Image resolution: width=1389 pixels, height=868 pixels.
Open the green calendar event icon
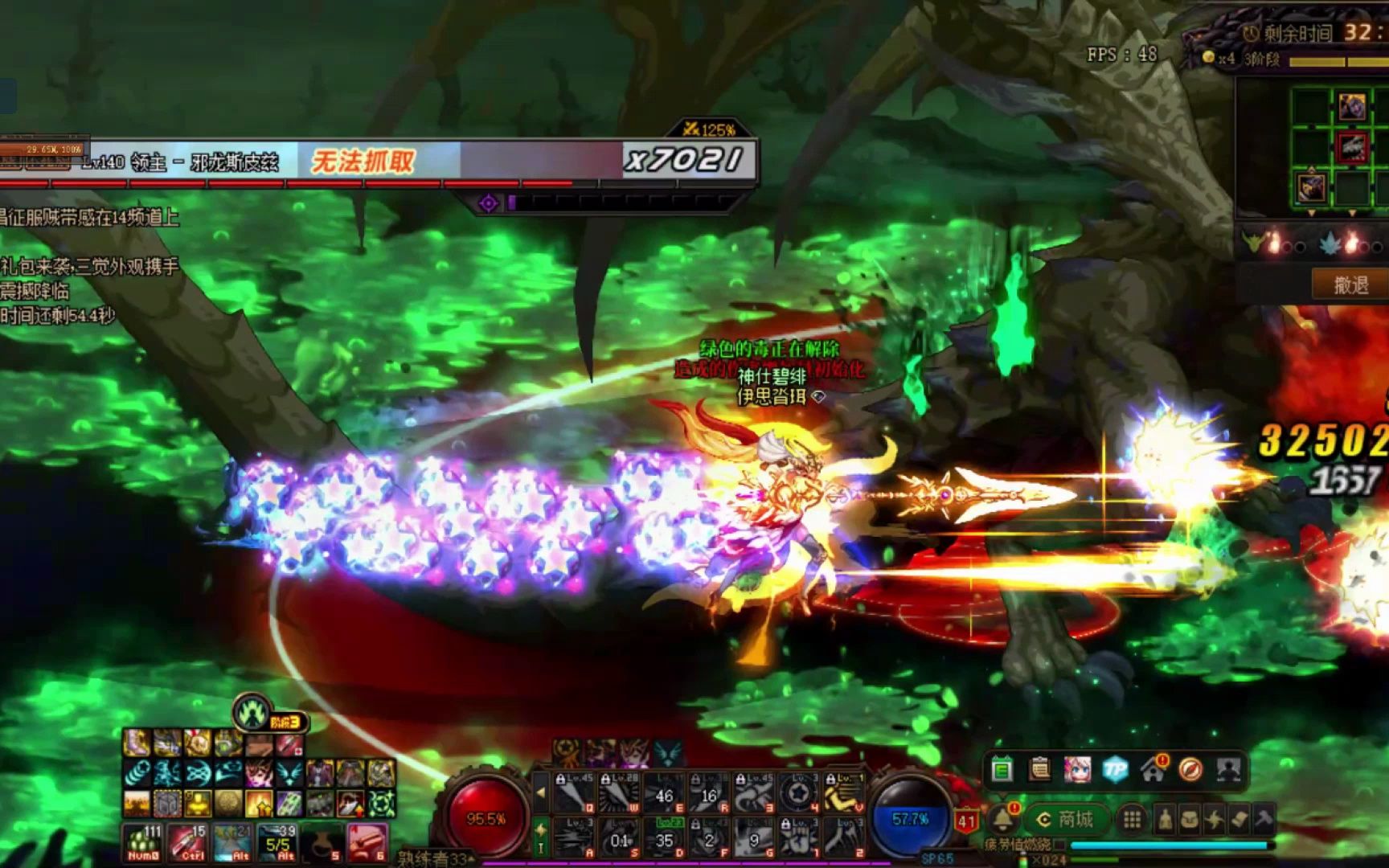click(x=1002, y=771)
